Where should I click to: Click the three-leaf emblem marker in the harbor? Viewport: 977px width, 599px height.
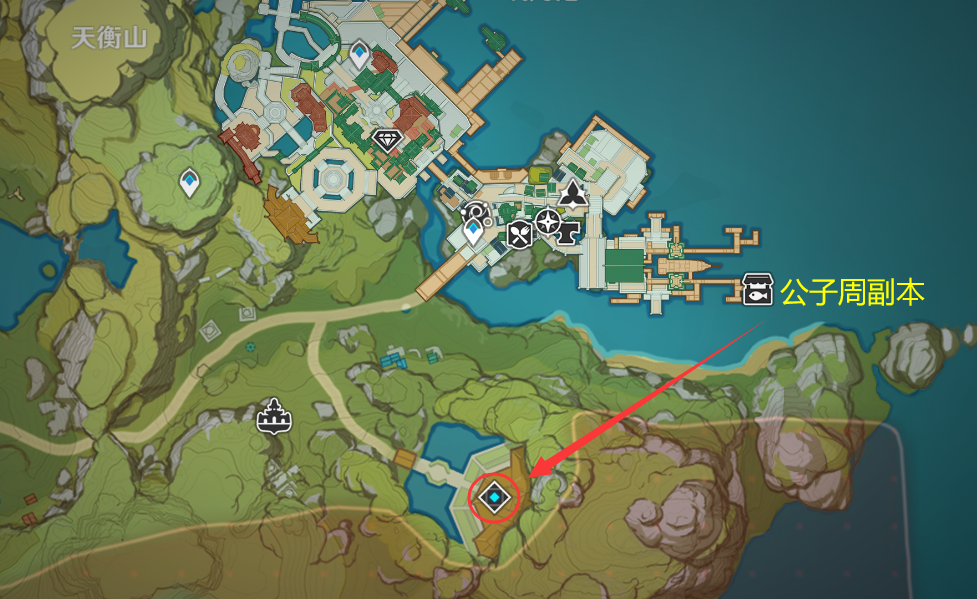(x=571, y=194)
